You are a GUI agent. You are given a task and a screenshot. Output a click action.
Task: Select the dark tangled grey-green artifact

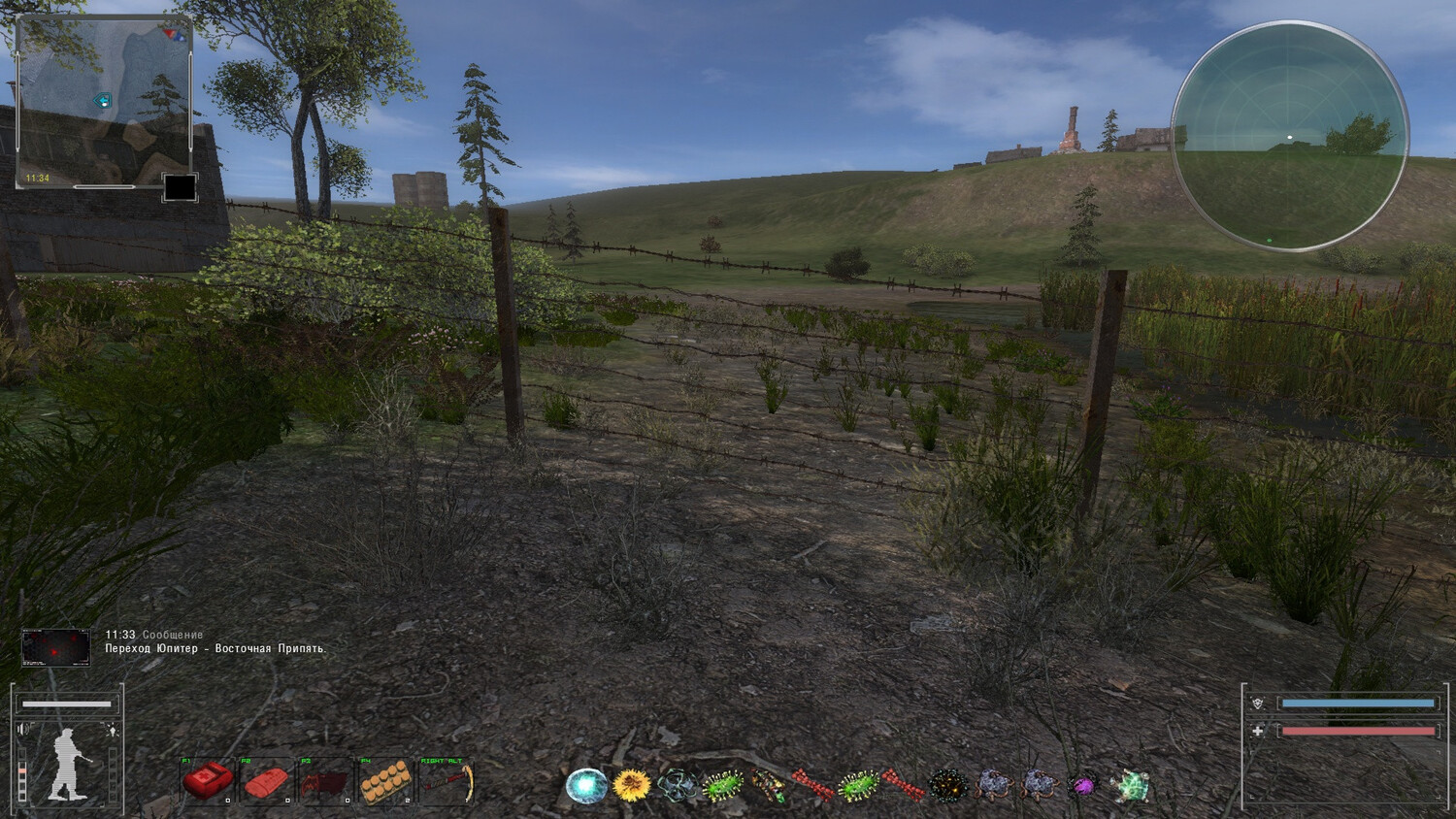(677, 785)
